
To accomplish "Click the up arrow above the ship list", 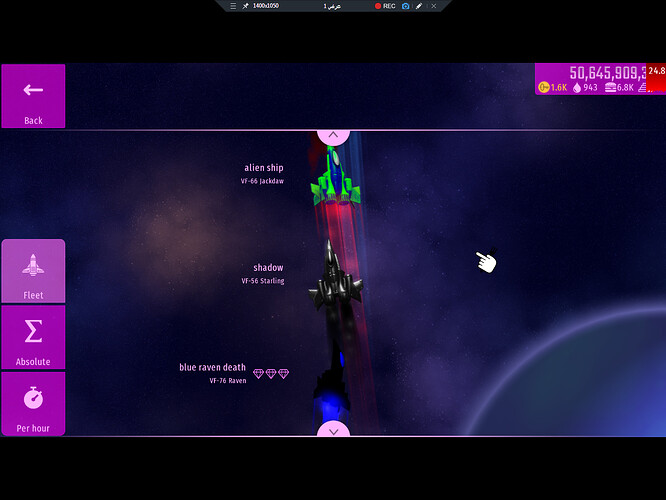I will point(333,137).
